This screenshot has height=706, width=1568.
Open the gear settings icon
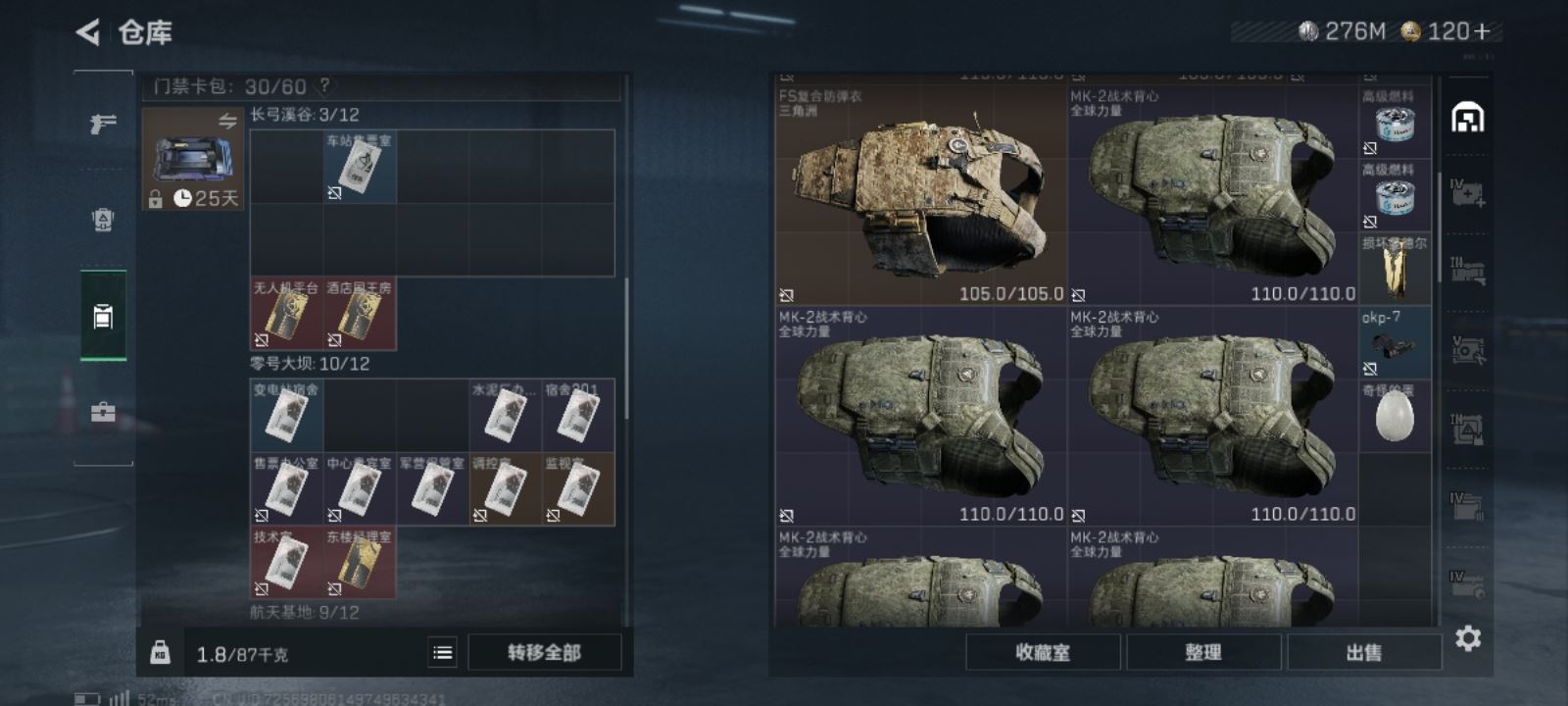pos(1467,639)
